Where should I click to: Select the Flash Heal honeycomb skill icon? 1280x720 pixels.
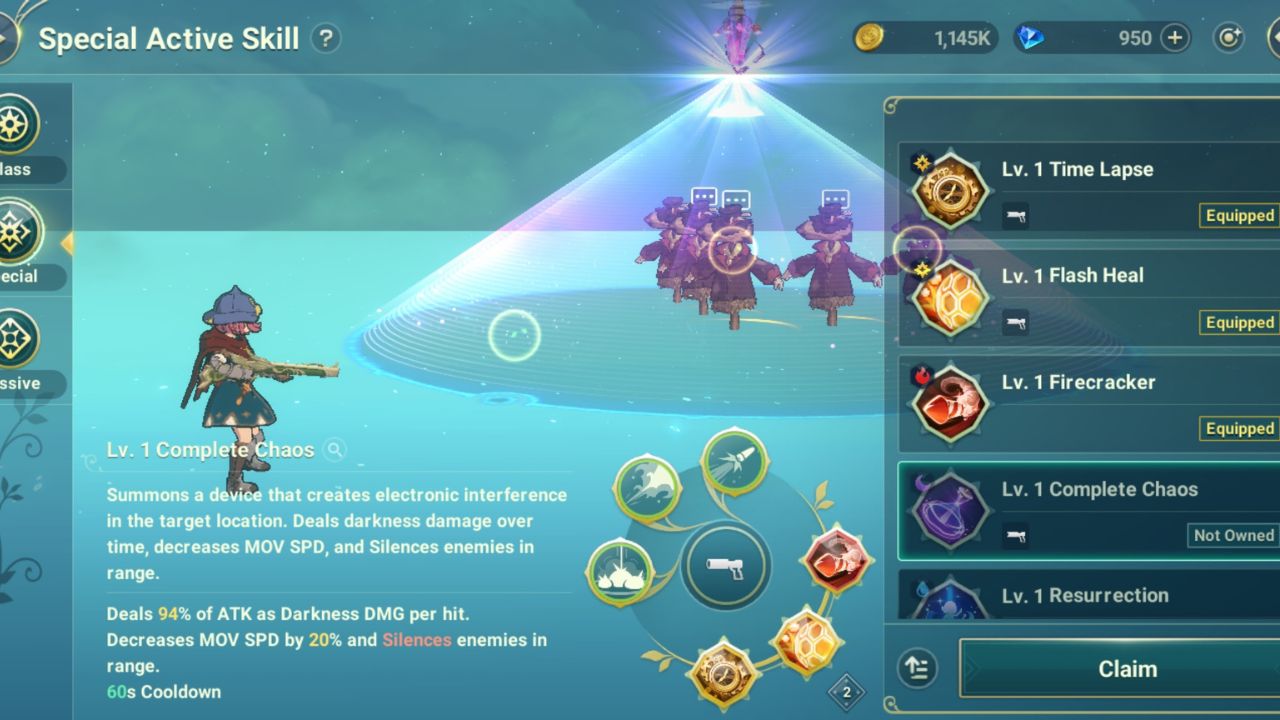pyautogui.click(x=948, y=294)
